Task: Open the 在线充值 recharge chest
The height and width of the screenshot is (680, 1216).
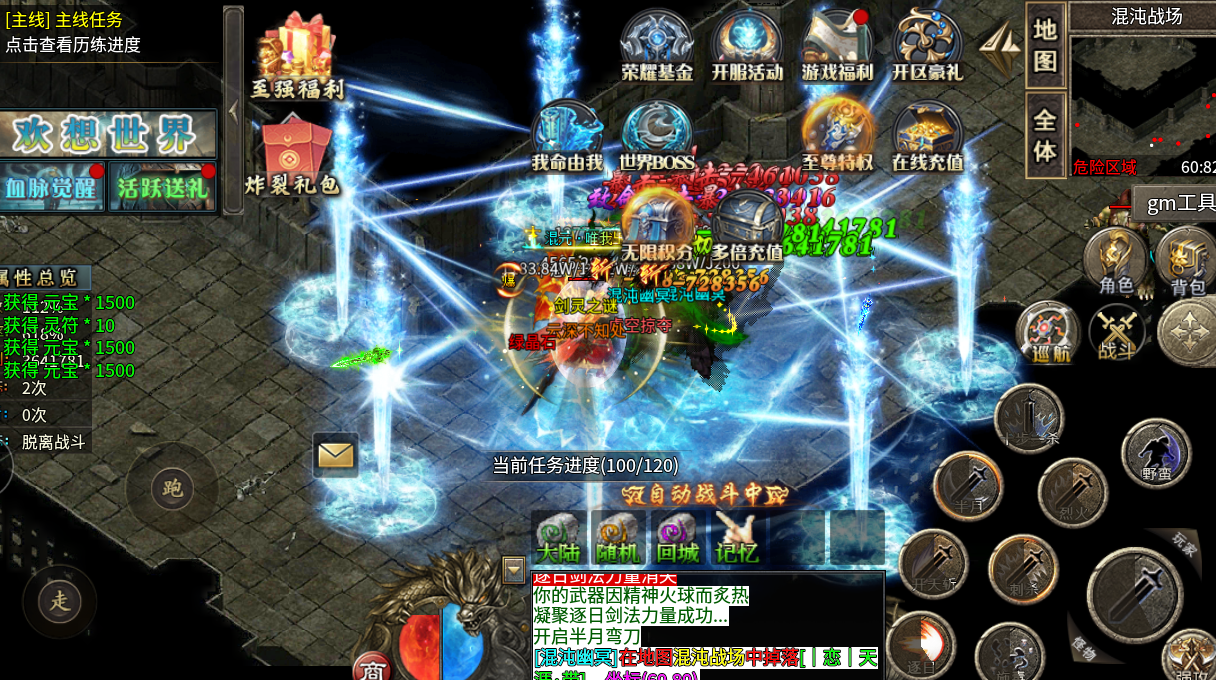Action: pos(927,137)
